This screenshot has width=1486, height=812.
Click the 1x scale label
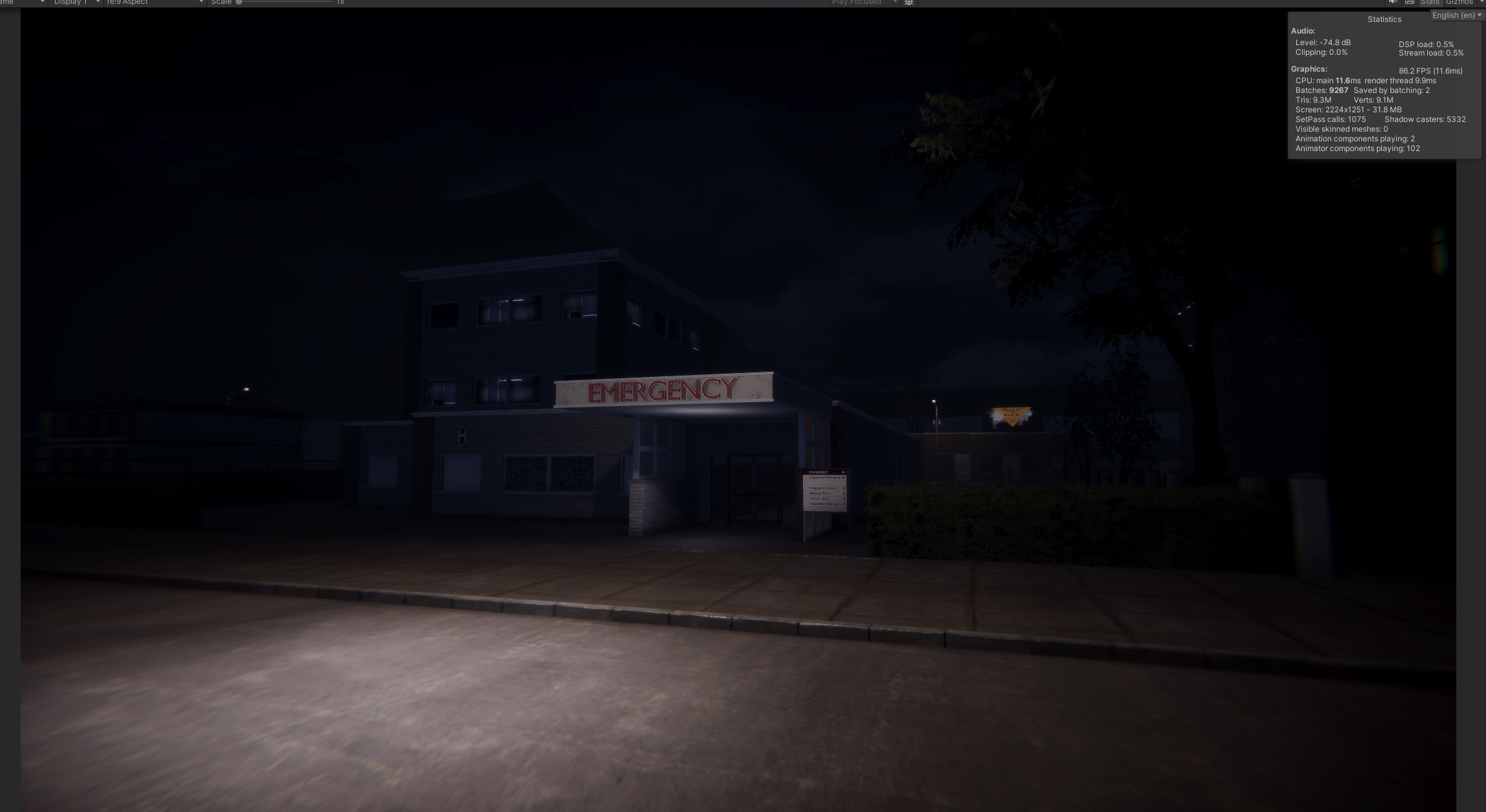click(x=340, y=3)
